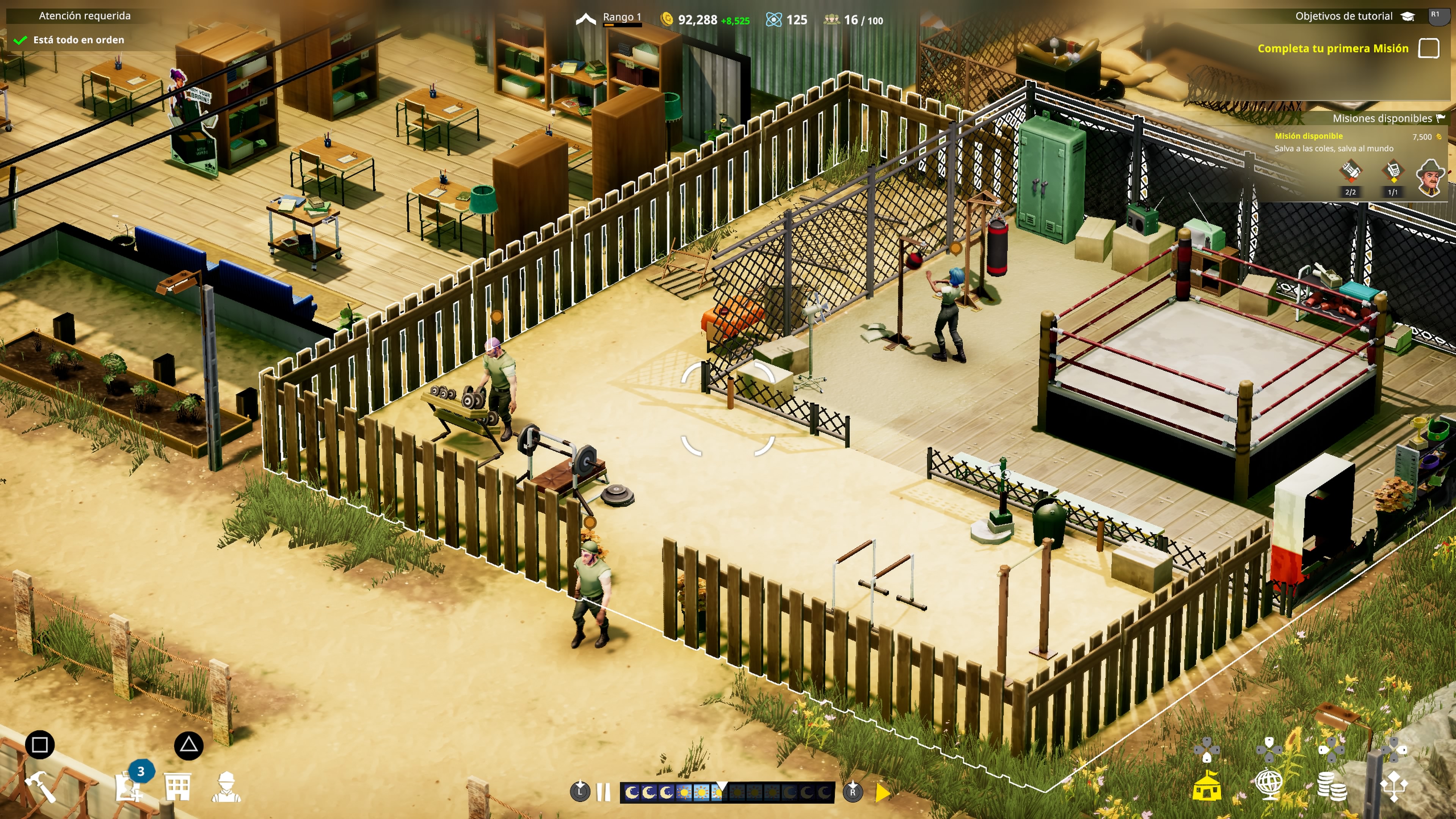The image size is (1456, 819).
Task: Open the diamond tree research icon
Action: [1394, 786]
